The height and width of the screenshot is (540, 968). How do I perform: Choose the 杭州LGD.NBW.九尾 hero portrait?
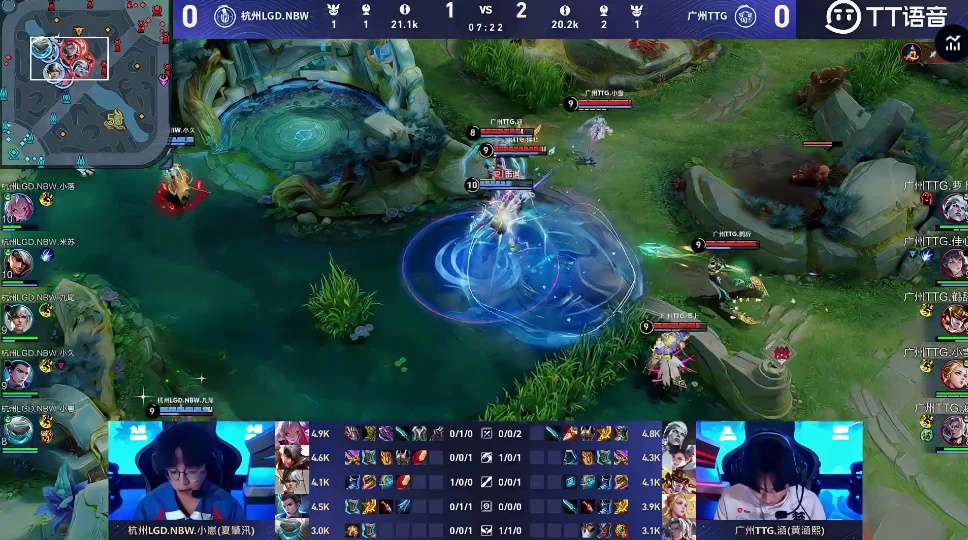pos(19,319)
